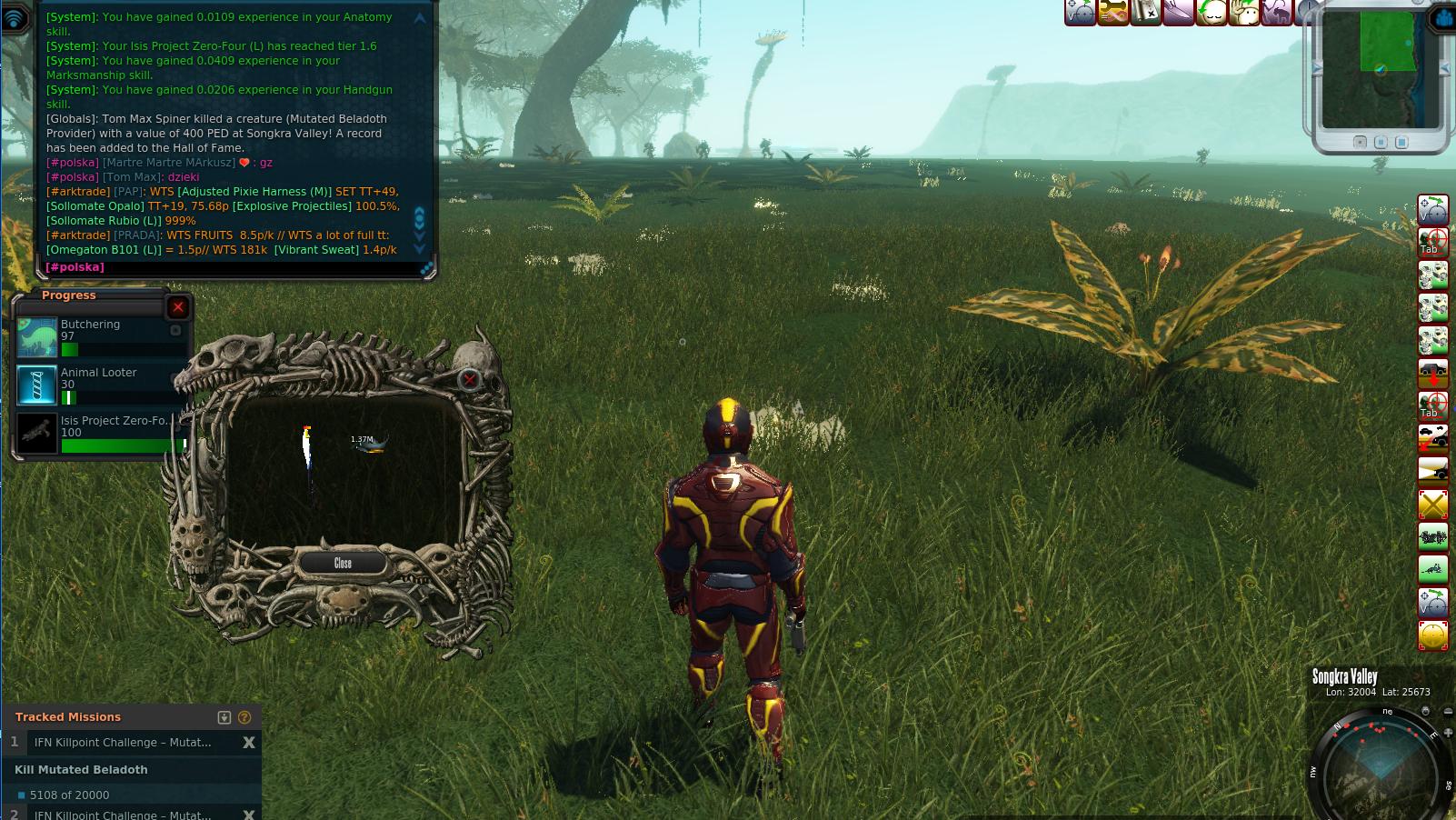Select the Animal Looter progress entry
This screenshot has height=820, width=1456.
point(100,385)
